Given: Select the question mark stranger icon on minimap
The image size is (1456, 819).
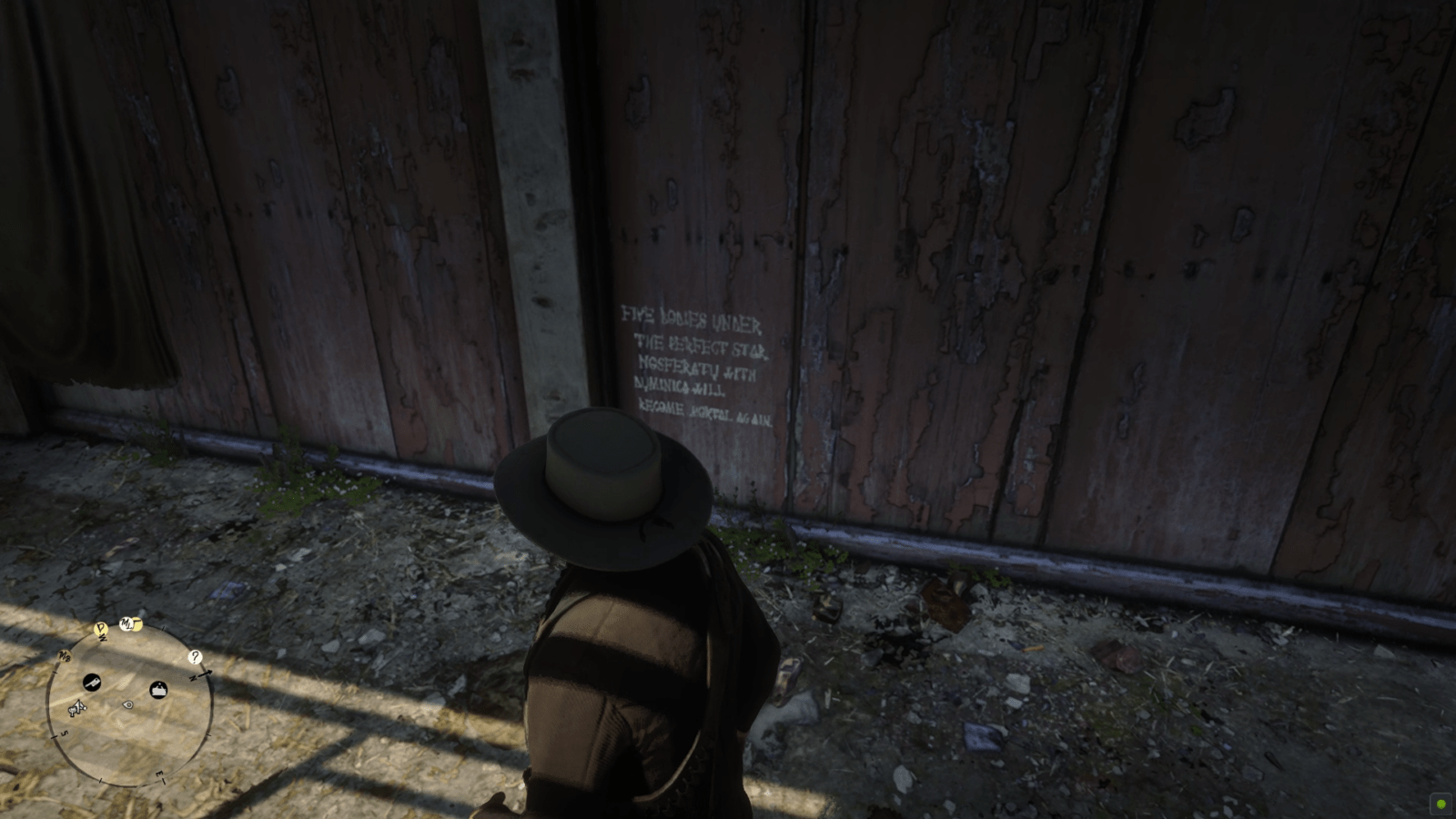Looking at the screenshot, I should 195,656.
